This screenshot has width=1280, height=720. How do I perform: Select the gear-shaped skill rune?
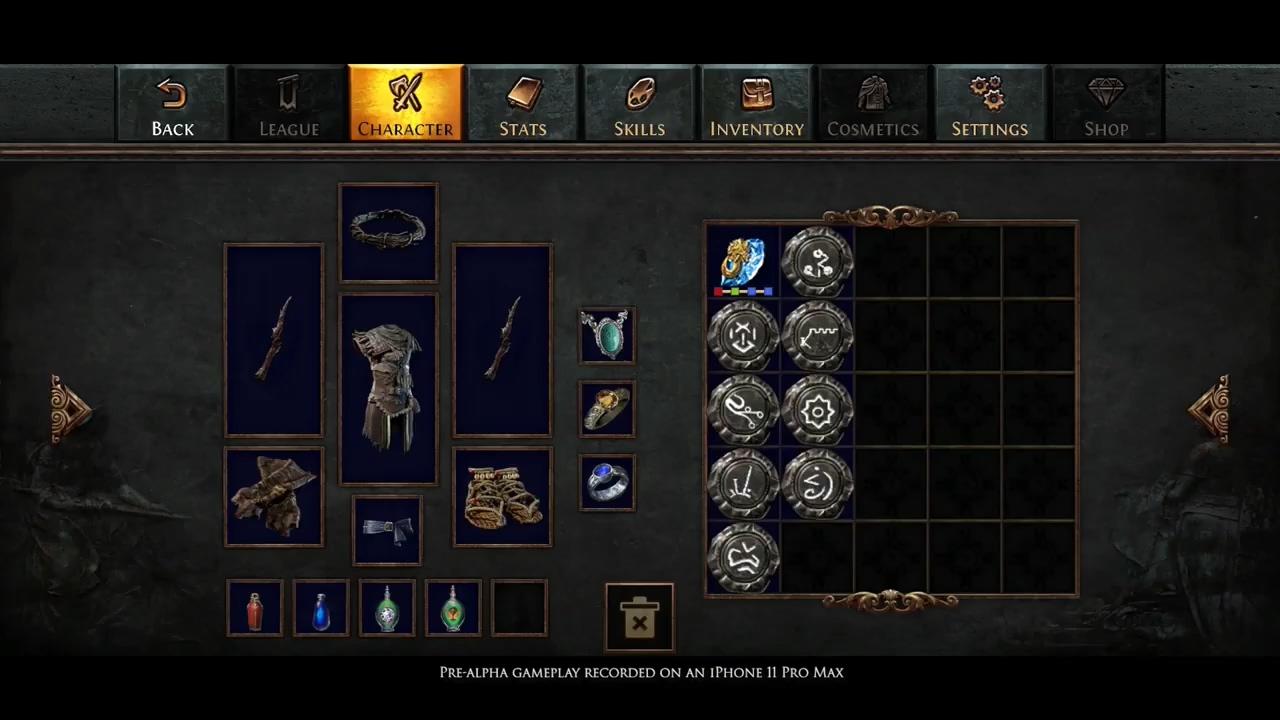click(817, 410)
